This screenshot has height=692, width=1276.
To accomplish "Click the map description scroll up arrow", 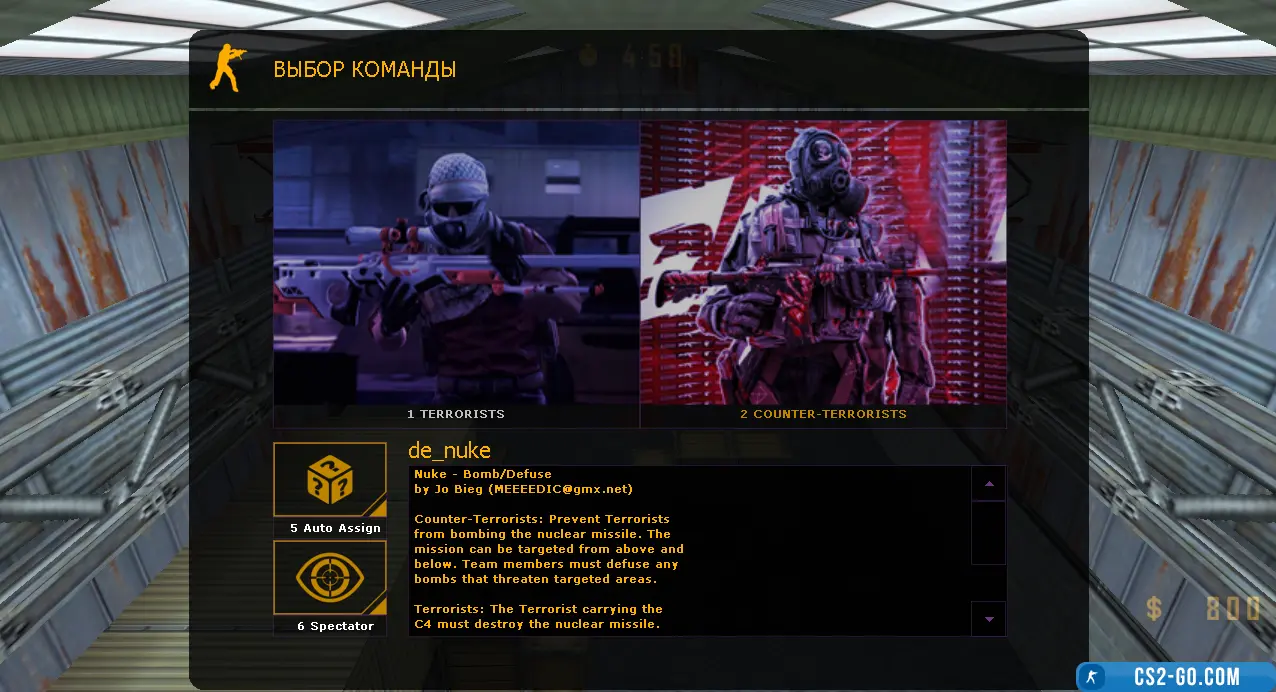I will 989,483.
